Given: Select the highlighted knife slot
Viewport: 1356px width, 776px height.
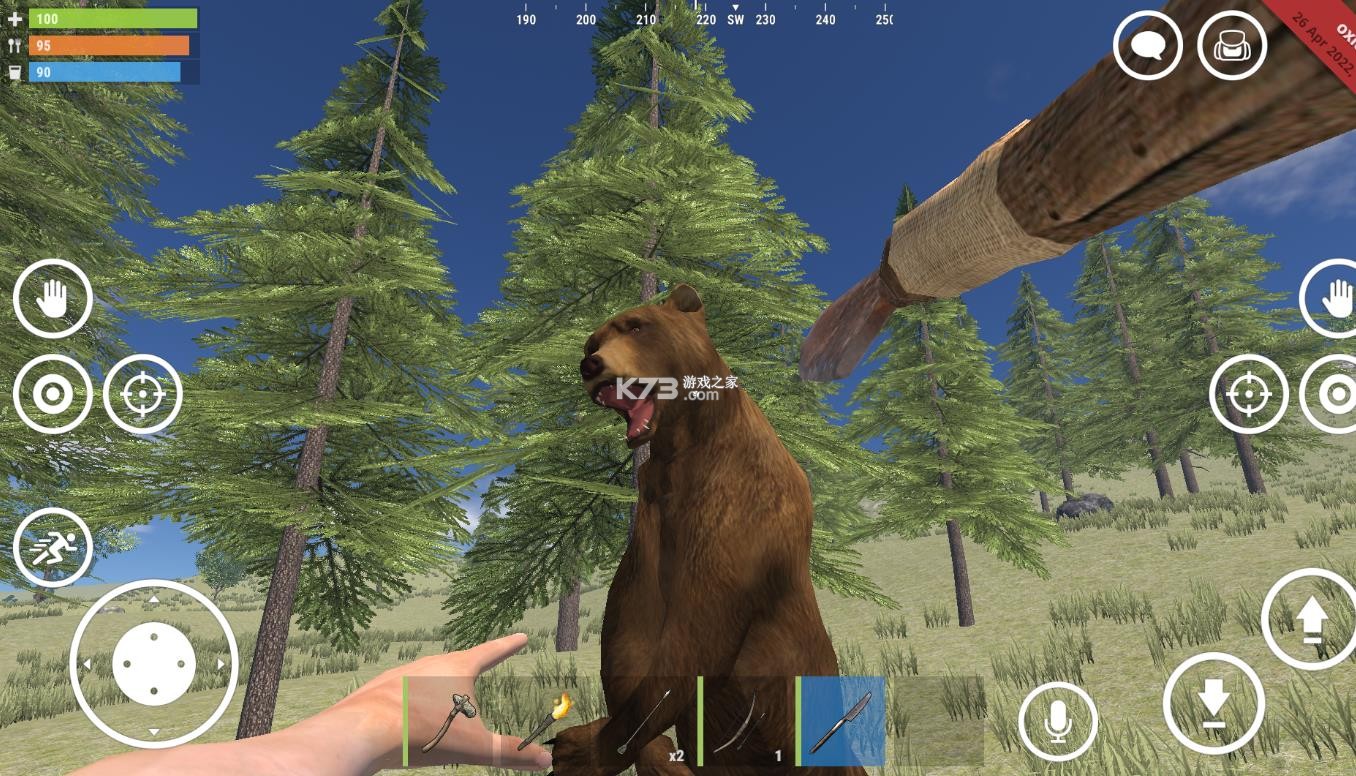Looking at the screenshot, I should point(841,721).
